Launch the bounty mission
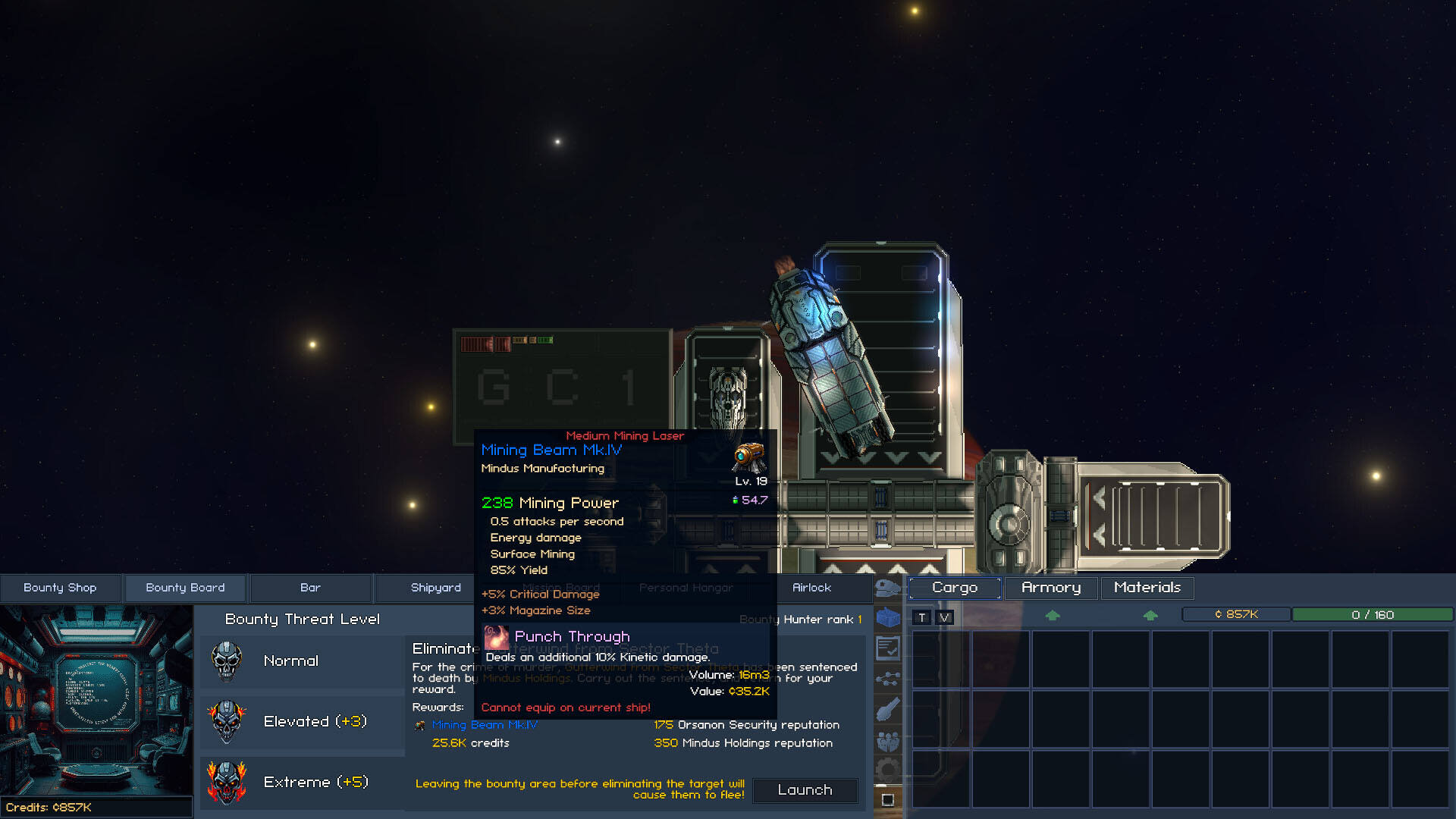The height and width of the screenshot is (819, 1456). pos(805,790)
